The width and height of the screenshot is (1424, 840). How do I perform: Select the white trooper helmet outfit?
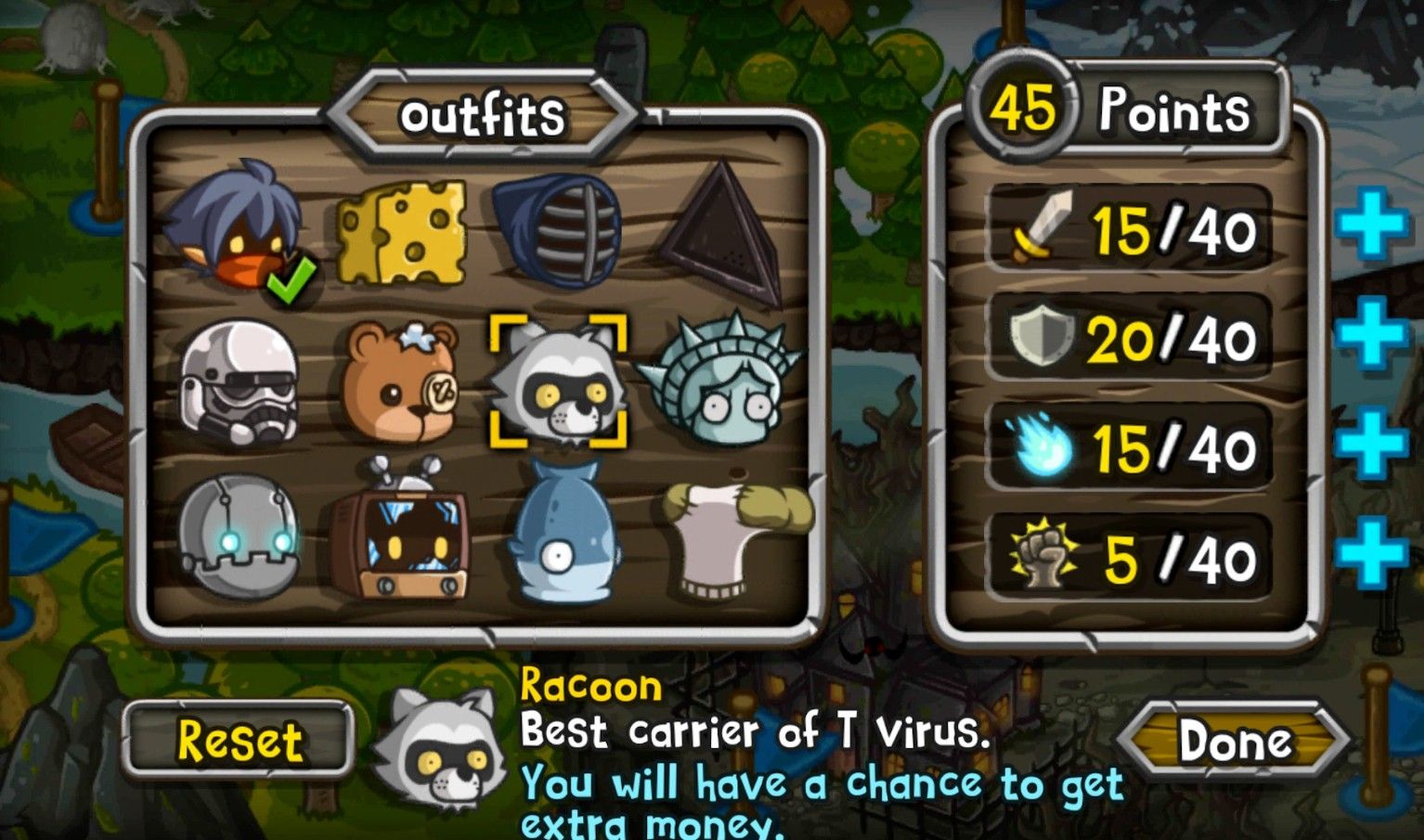click(239, 382)
